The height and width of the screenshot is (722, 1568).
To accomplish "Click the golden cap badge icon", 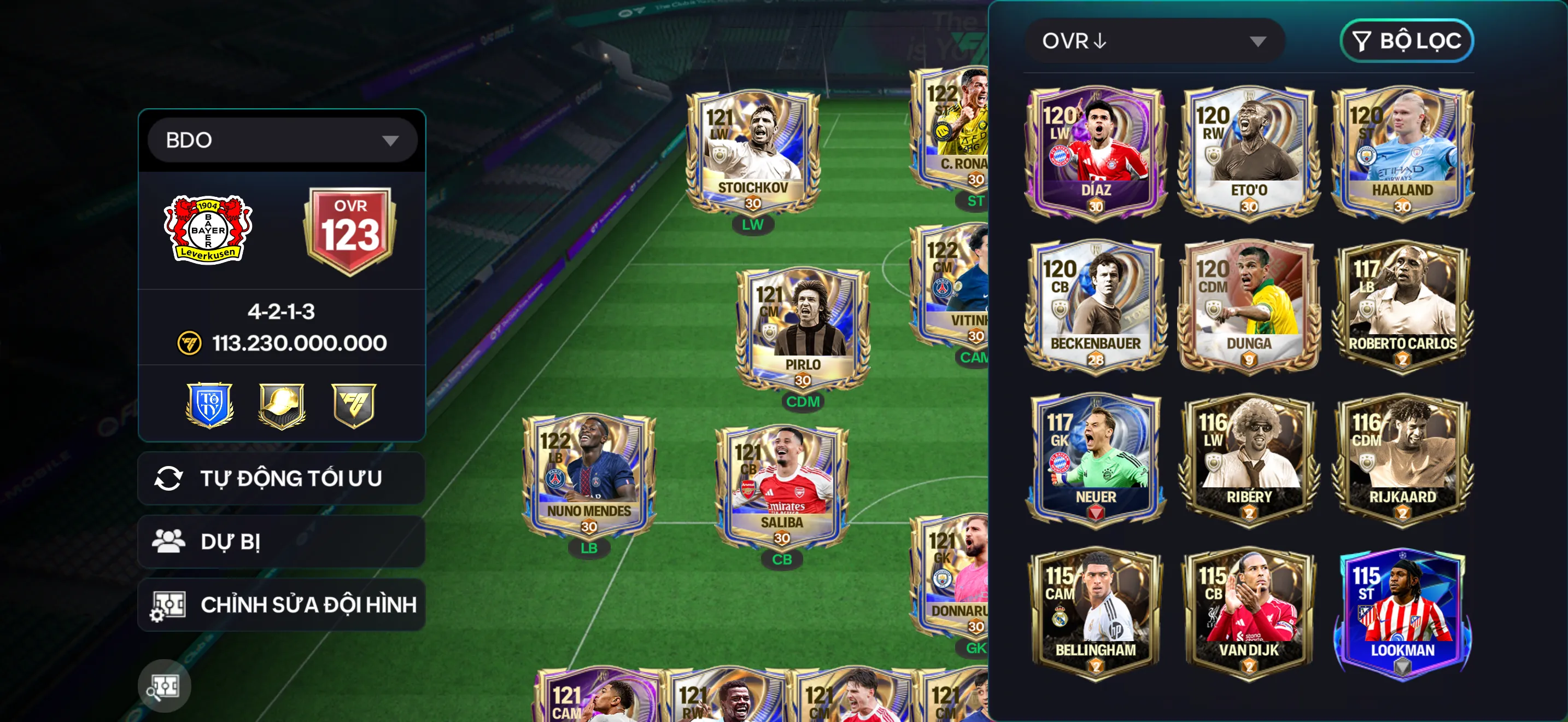I will [x=281, y=406].
